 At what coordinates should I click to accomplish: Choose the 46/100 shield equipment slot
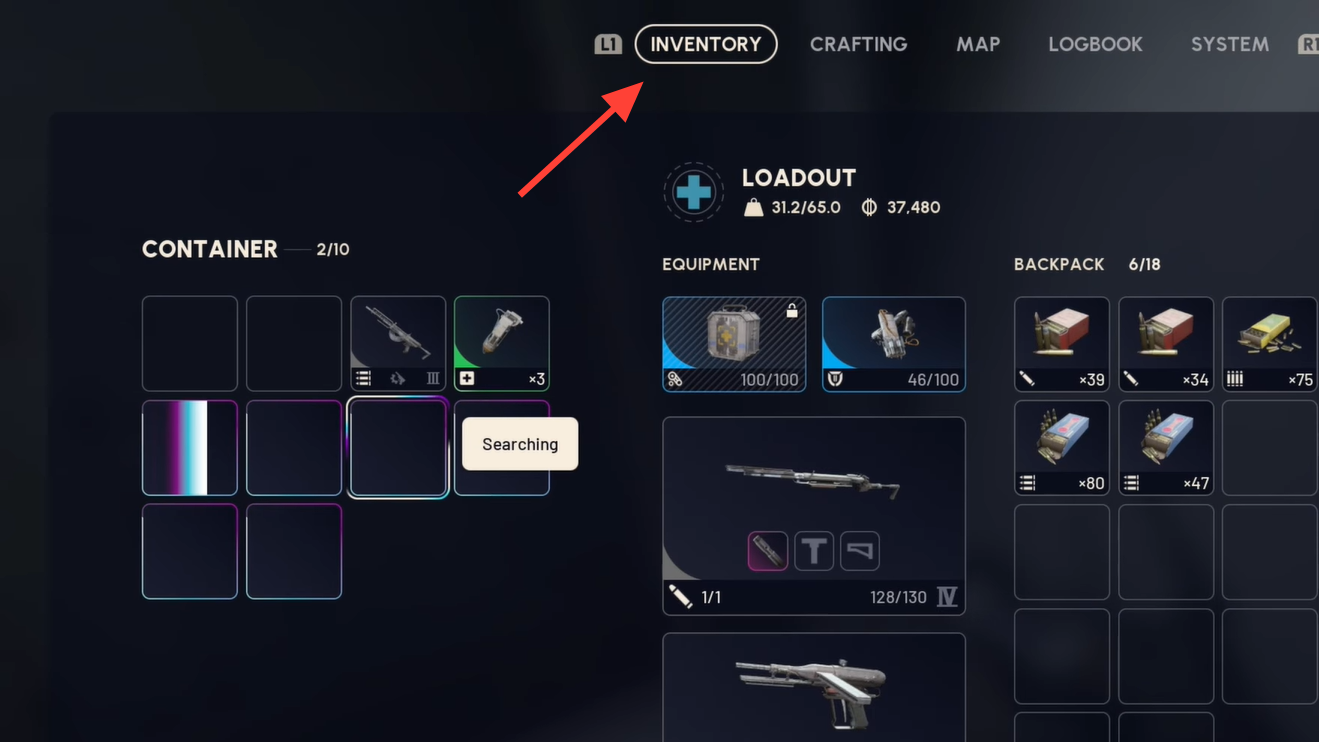point(893,343)
